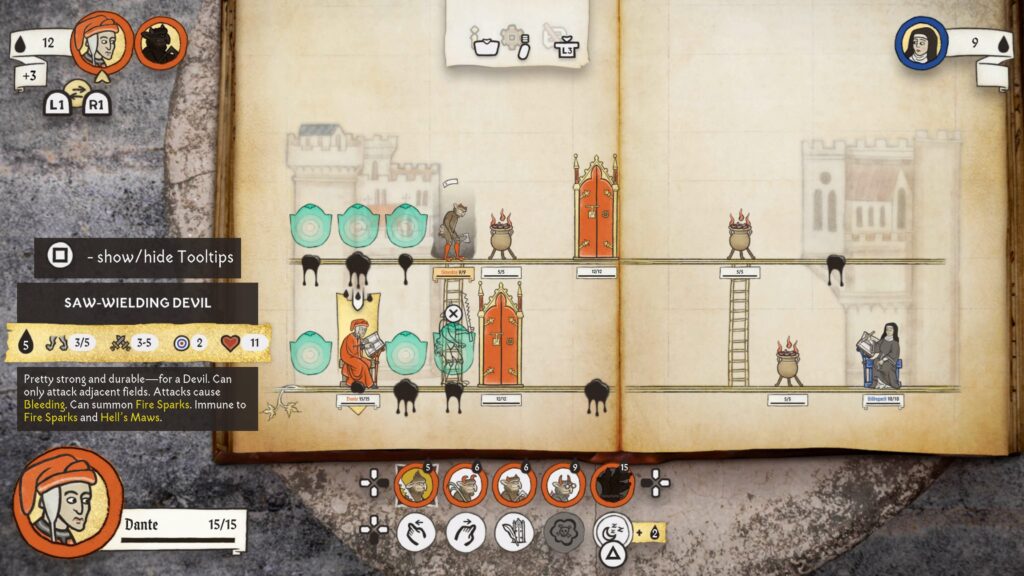Select the black silhouette unit costing 15
1024x576 pixels.
click(x=612, y=485)
